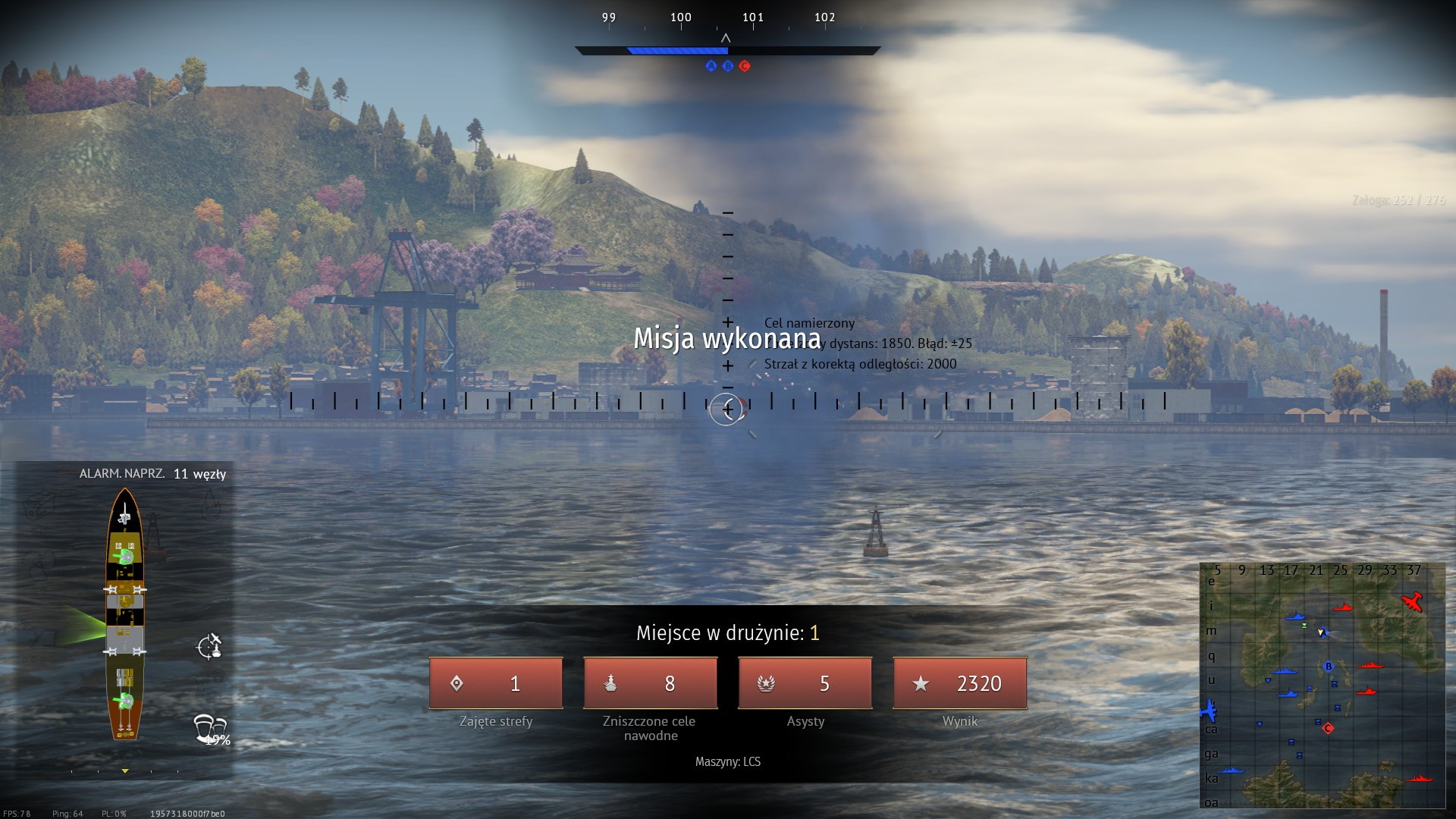Click the crew sailor caps icon

coord(209,727)
